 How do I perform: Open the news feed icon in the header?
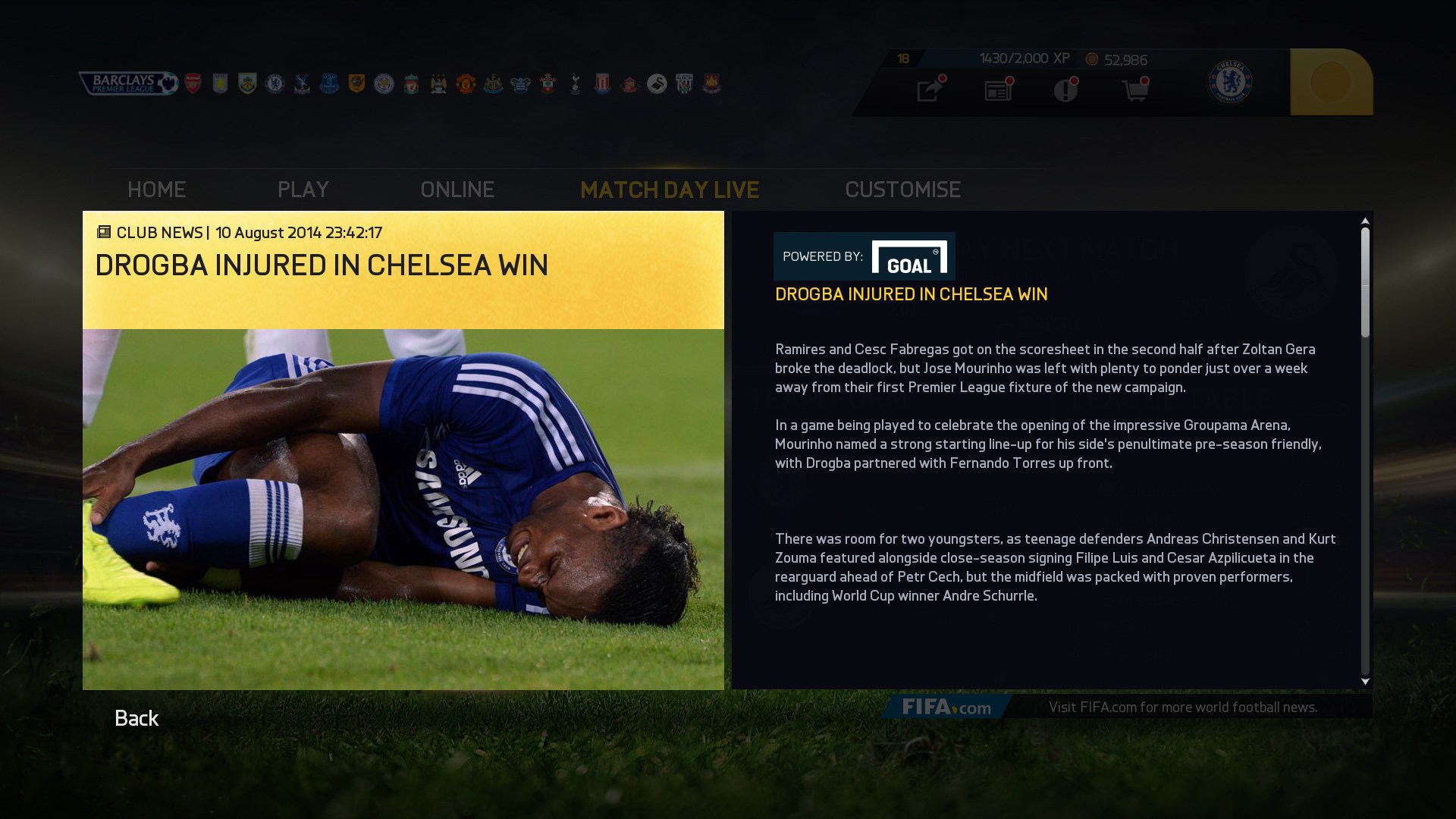[997, 89]
